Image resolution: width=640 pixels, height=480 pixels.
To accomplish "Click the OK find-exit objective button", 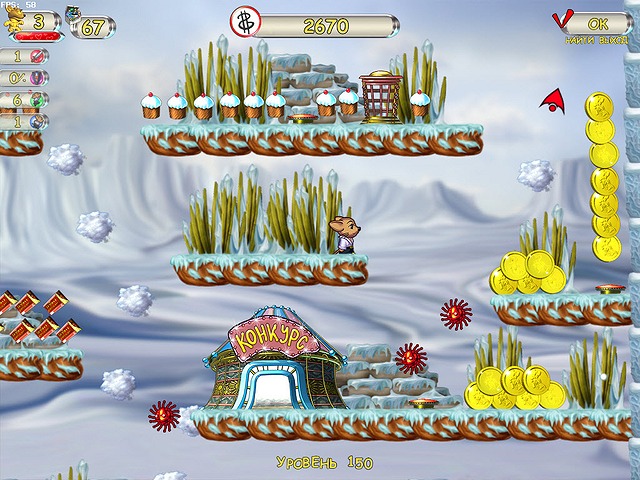I will 596,22.
